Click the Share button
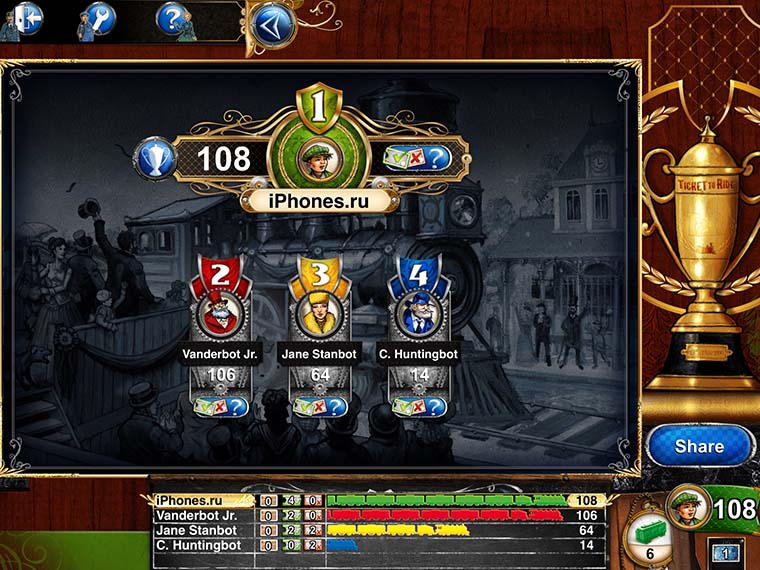The height and width of the screenshot is (570, 760). (x=698, y=446)
